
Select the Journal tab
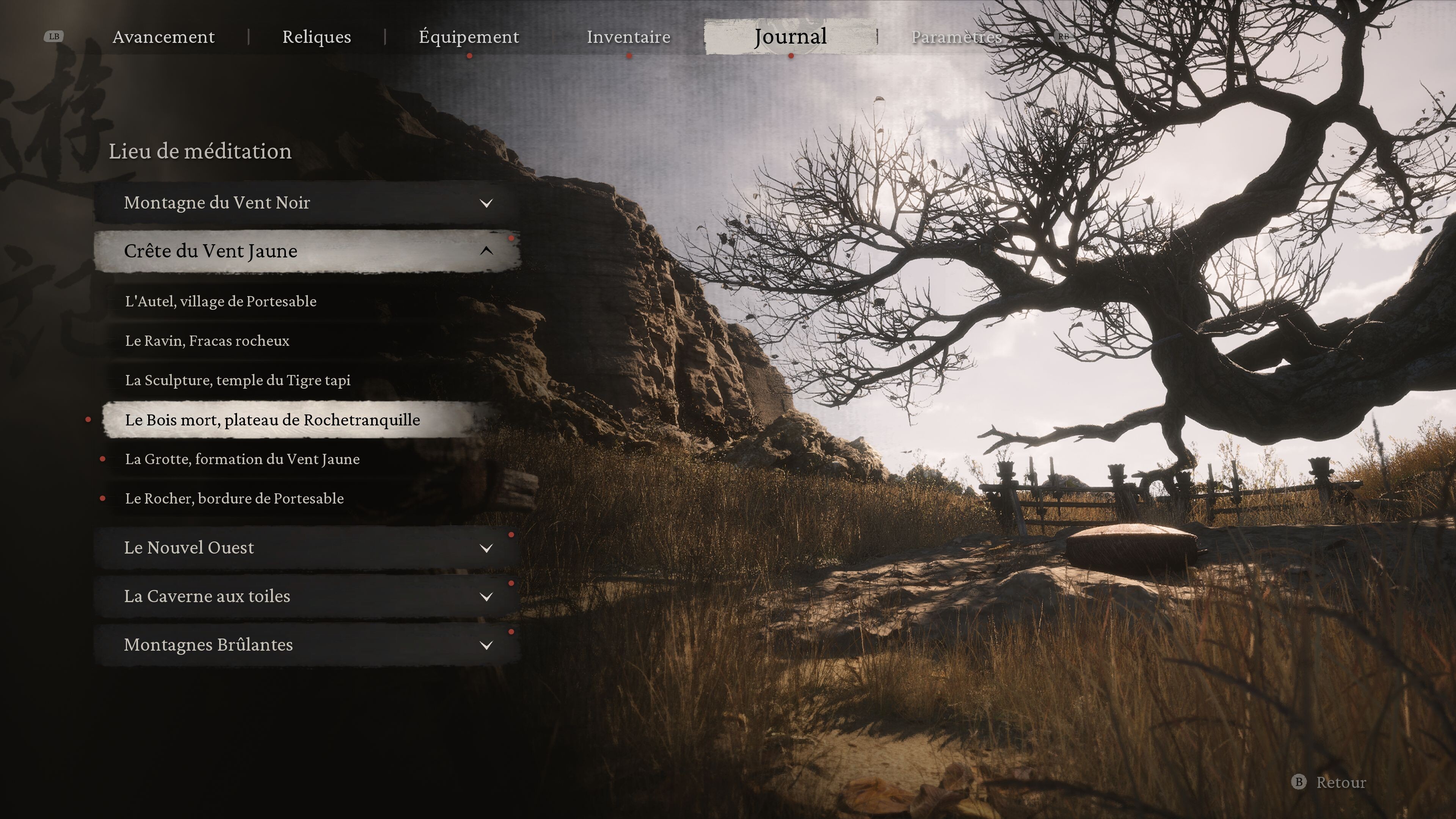point(790,37)
